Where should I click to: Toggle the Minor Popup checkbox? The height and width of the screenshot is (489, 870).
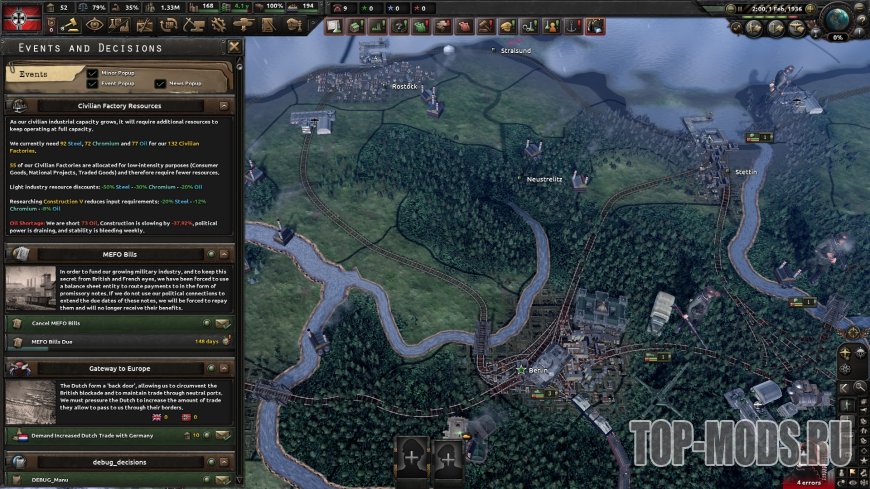tap(93, 73)
